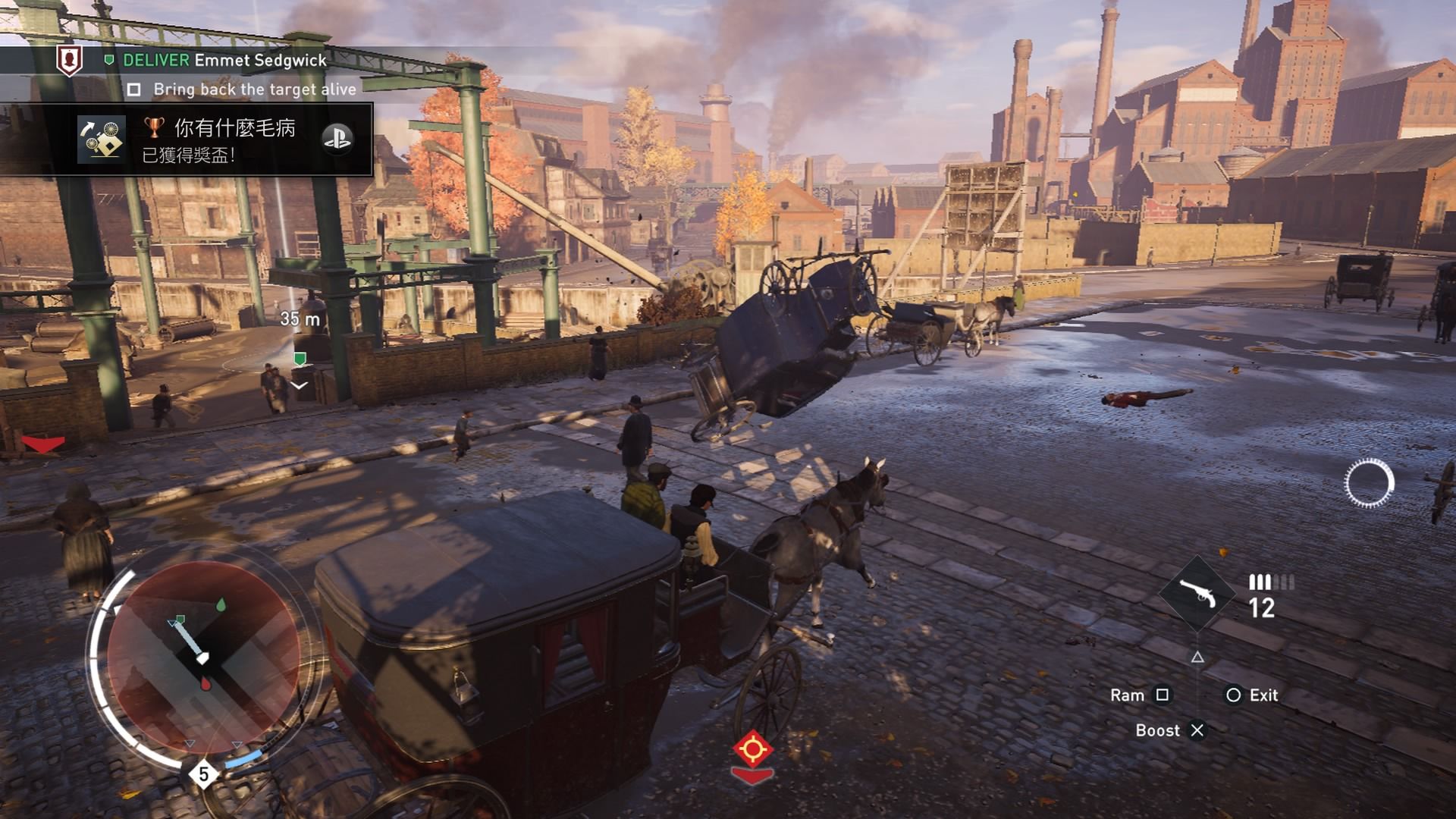
Task: Open the circular minimap
Action: coord(202,657)
